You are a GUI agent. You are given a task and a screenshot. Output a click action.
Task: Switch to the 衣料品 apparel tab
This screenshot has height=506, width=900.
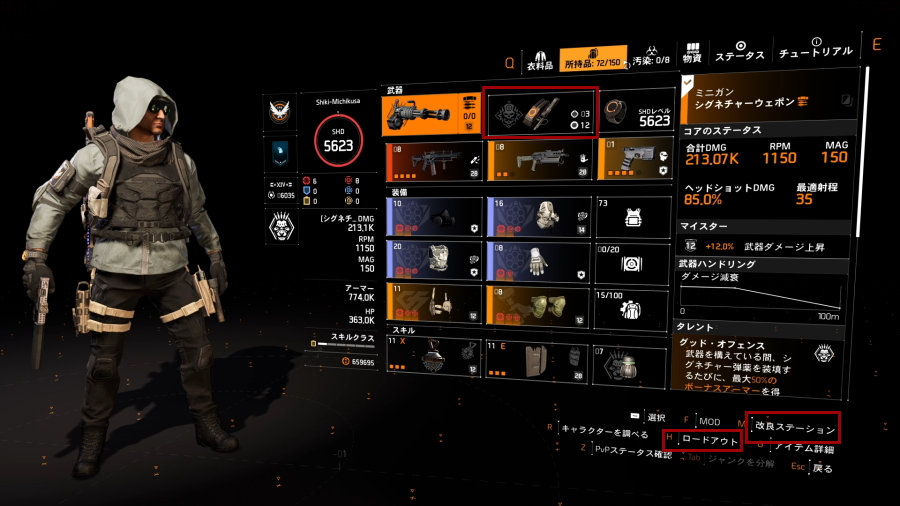541,60
